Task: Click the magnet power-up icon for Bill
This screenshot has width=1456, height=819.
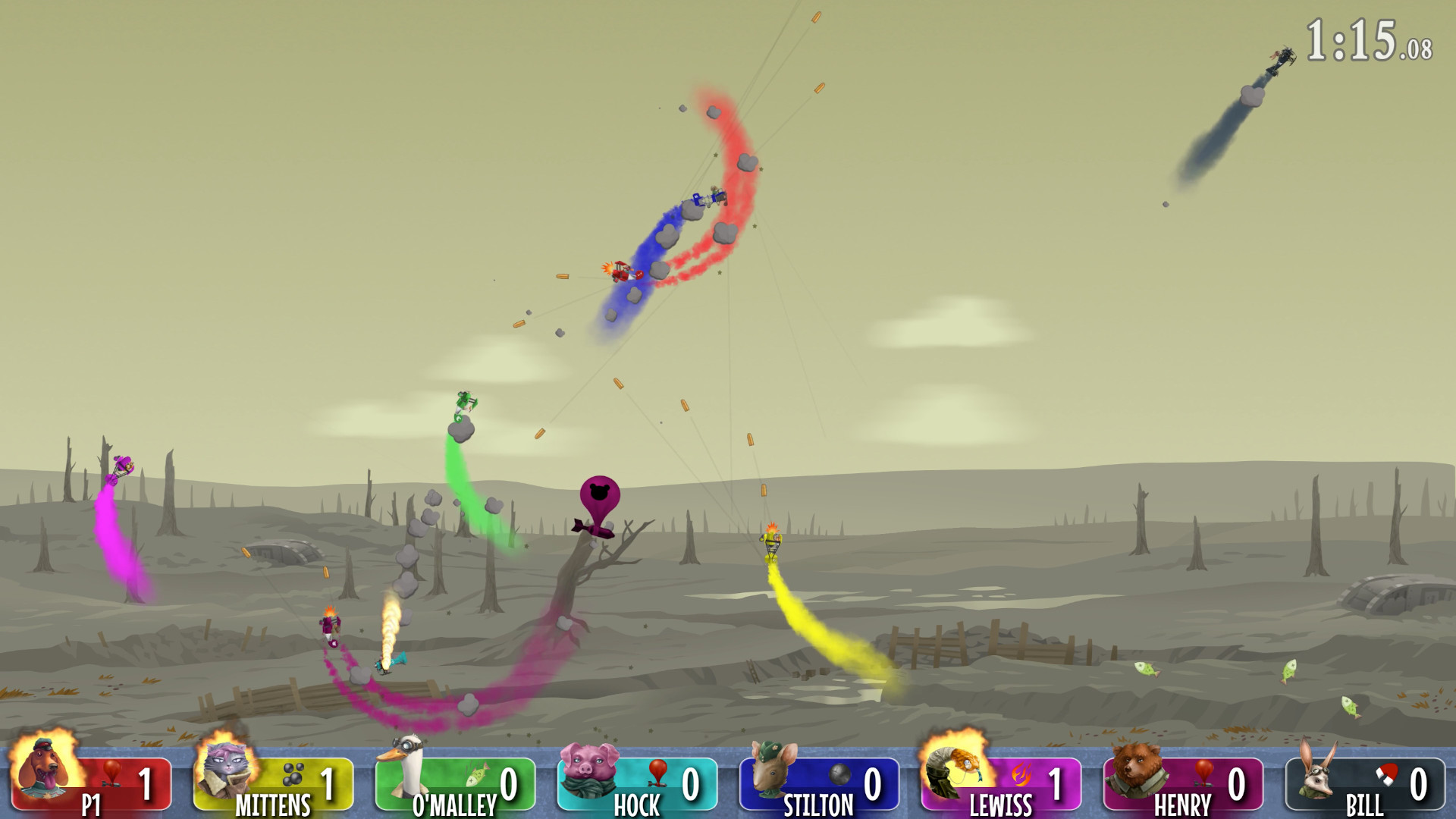Action: click(1387, 774)
